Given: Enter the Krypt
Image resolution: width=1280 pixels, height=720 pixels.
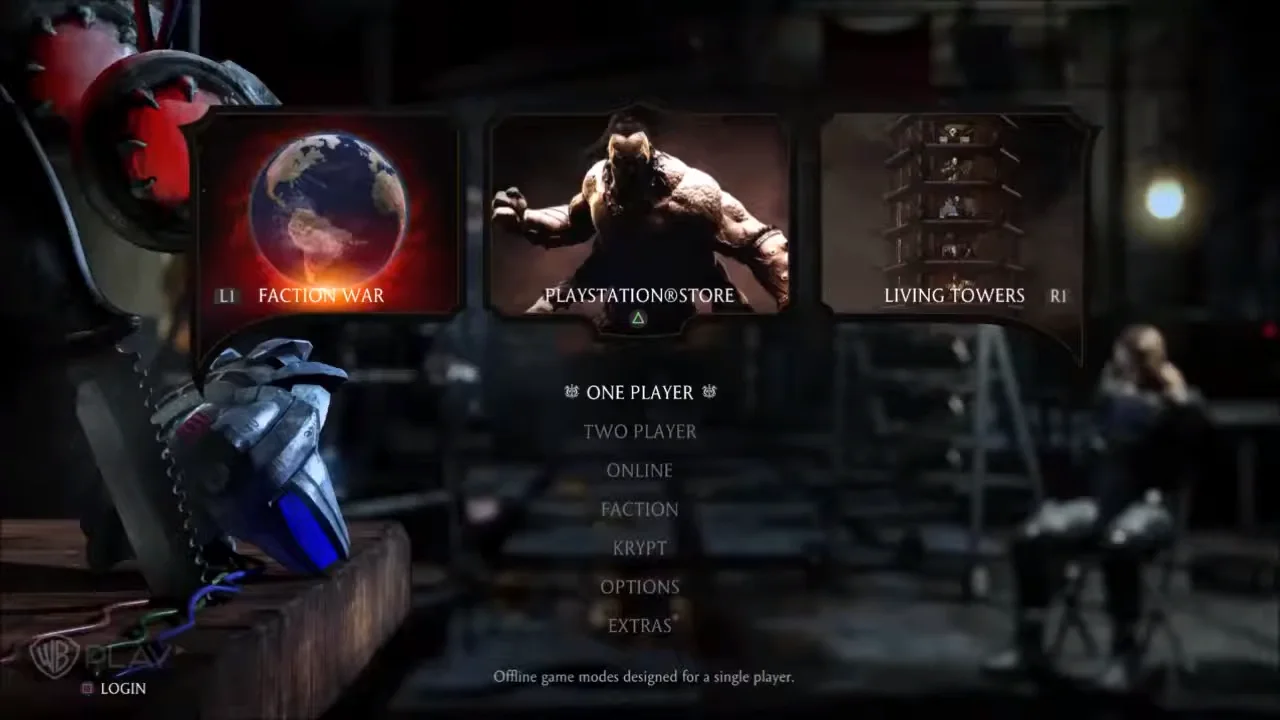Looking at the screenshot, I should 640,548.
